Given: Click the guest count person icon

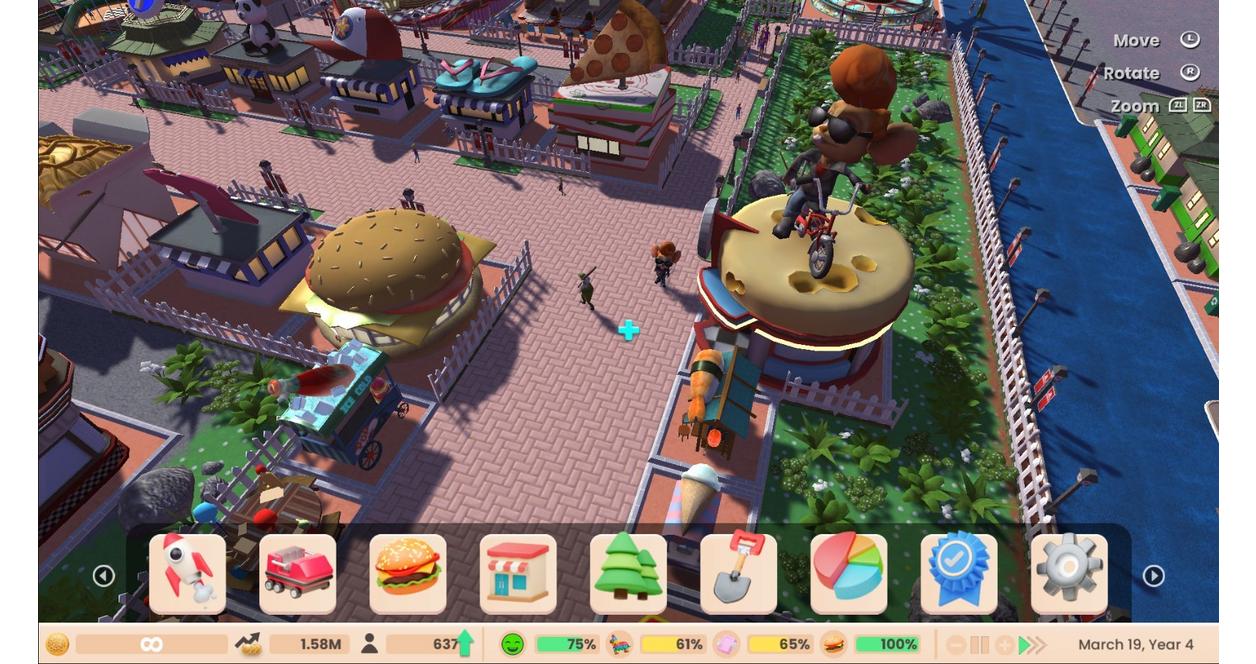Looking at the screenshot, I should pos(369,645).
